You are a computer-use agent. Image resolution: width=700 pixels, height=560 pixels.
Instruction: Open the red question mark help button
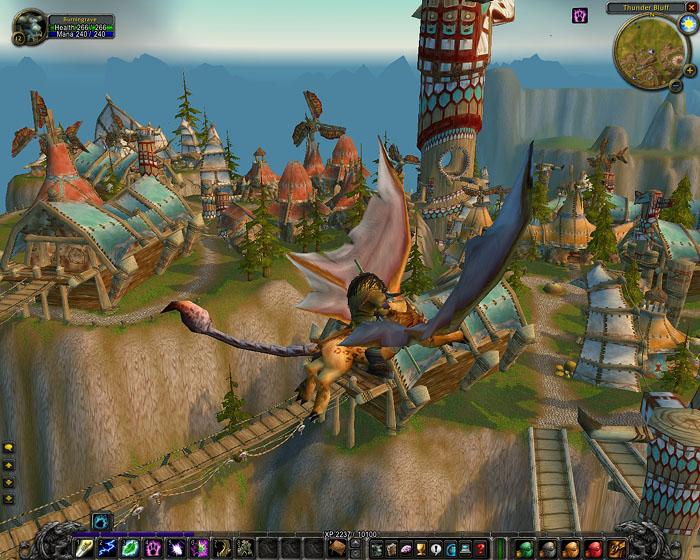coord(481,548)
